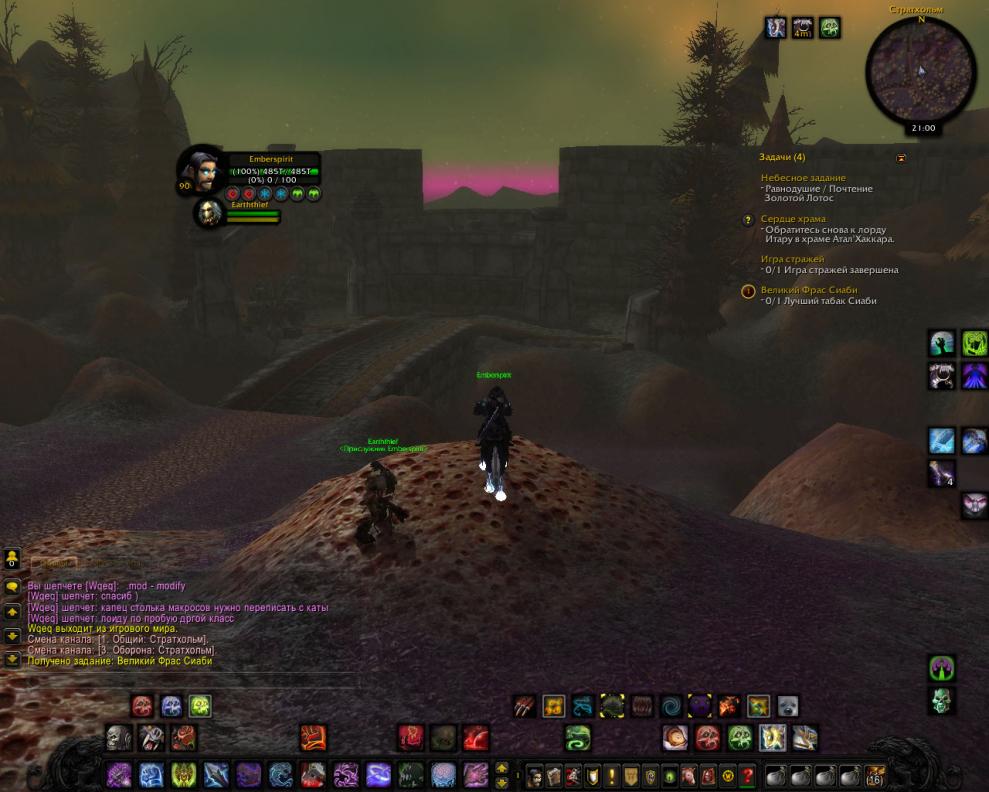Click the action bar page-up arrow
The height and width of the screenshot is (792, 989).
pyautogui.click(x=502, y=768)
